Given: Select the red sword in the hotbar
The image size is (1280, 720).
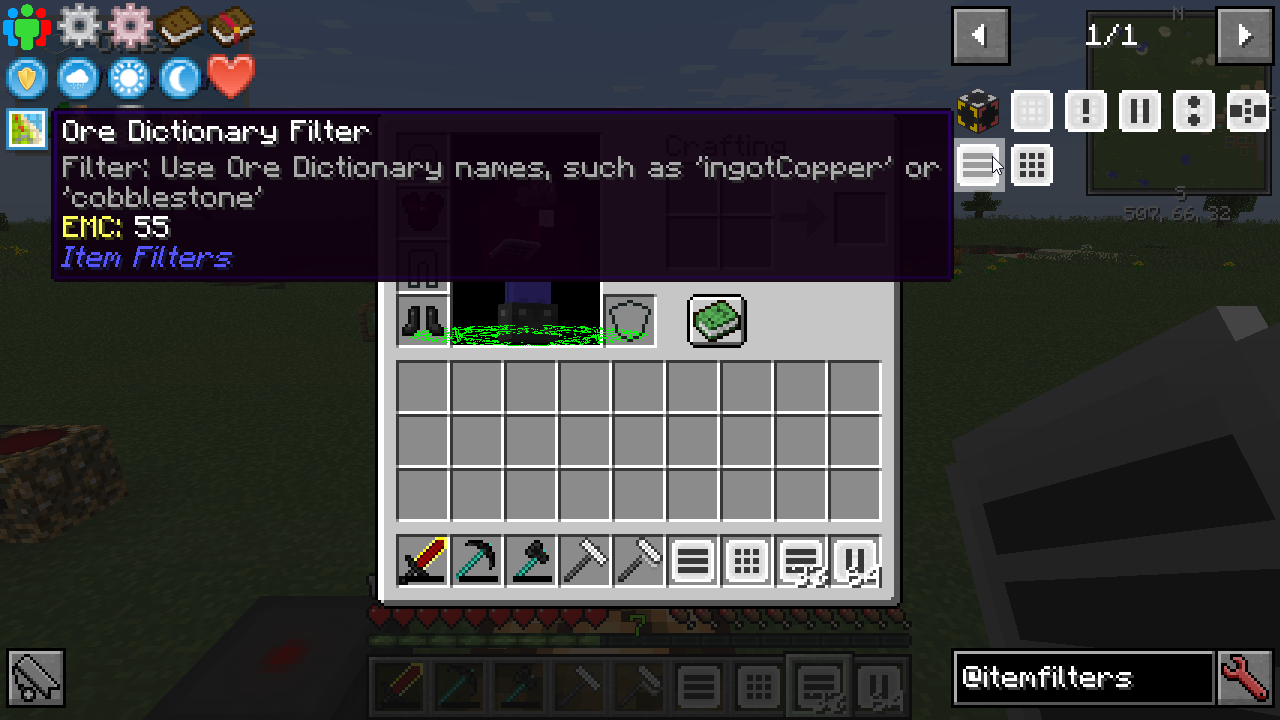Looking at the screenshot, I should pyautogui.click(x=423, y=561).
